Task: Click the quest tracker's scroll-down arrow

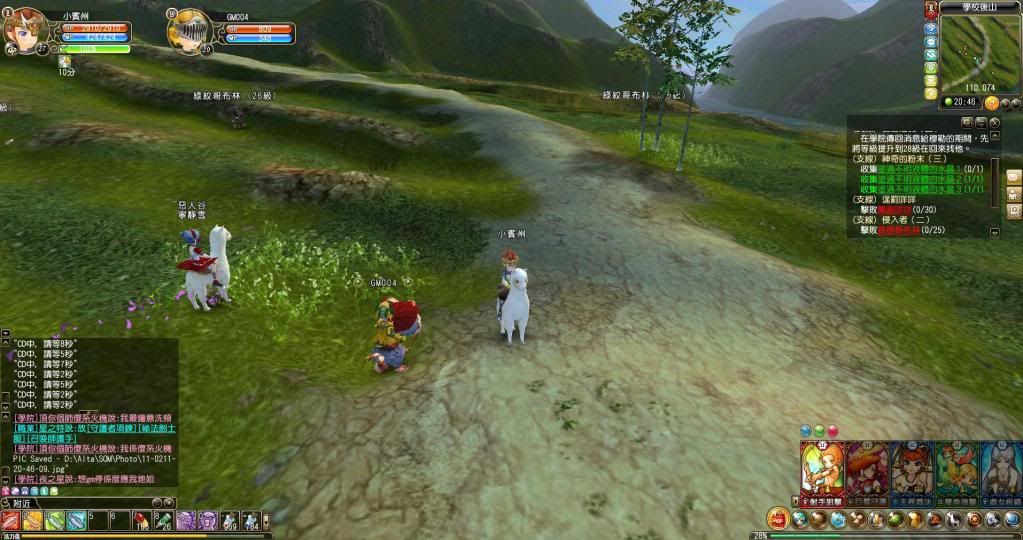Action: (995, 231)
